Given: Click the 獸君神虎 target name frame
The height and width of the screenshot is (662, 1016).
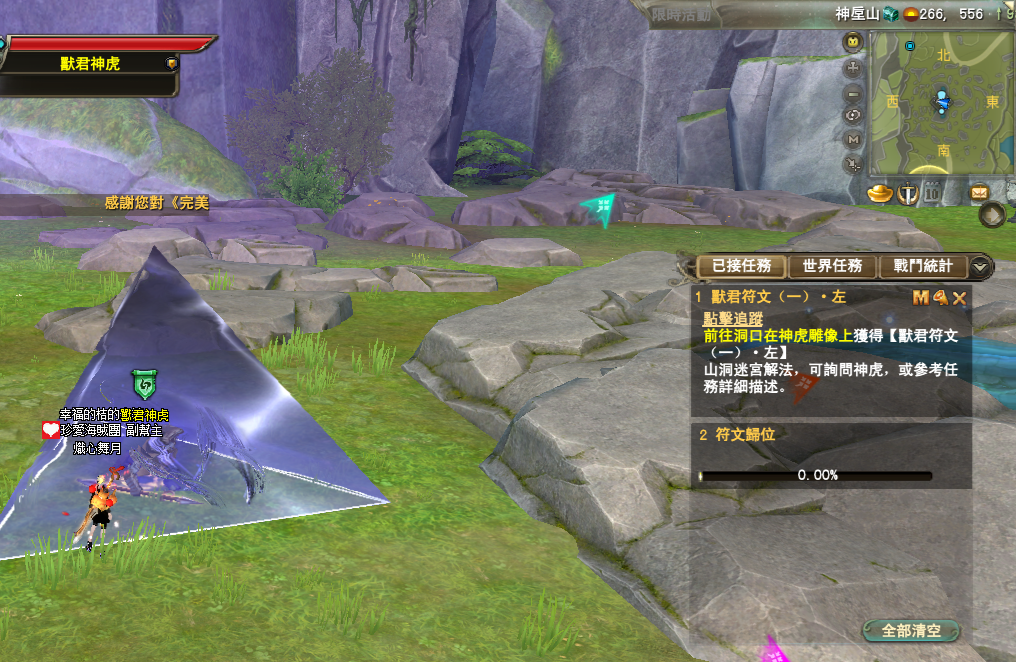Looking at the screenshot, I should click(x=90, y=63).
